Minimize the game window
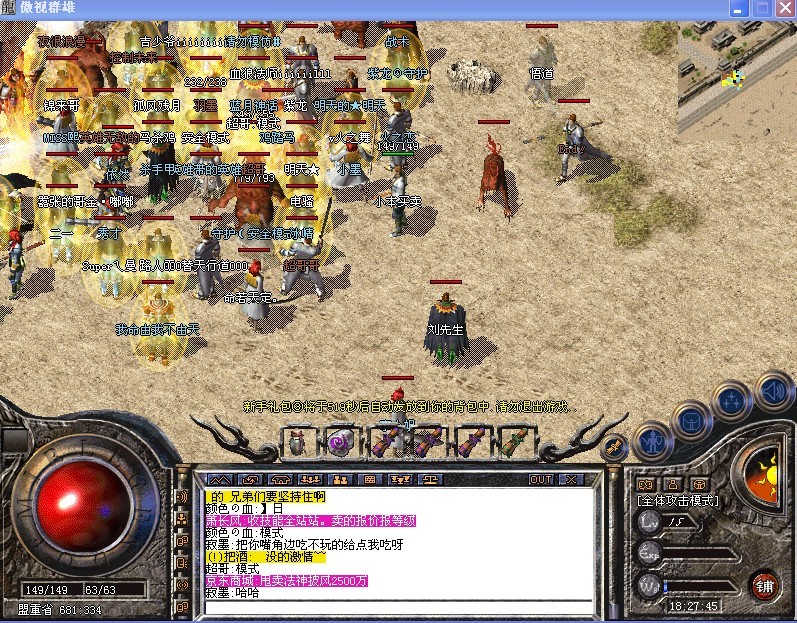The width and height of the screenshot is (797, 623). click(x=739, y=8)
